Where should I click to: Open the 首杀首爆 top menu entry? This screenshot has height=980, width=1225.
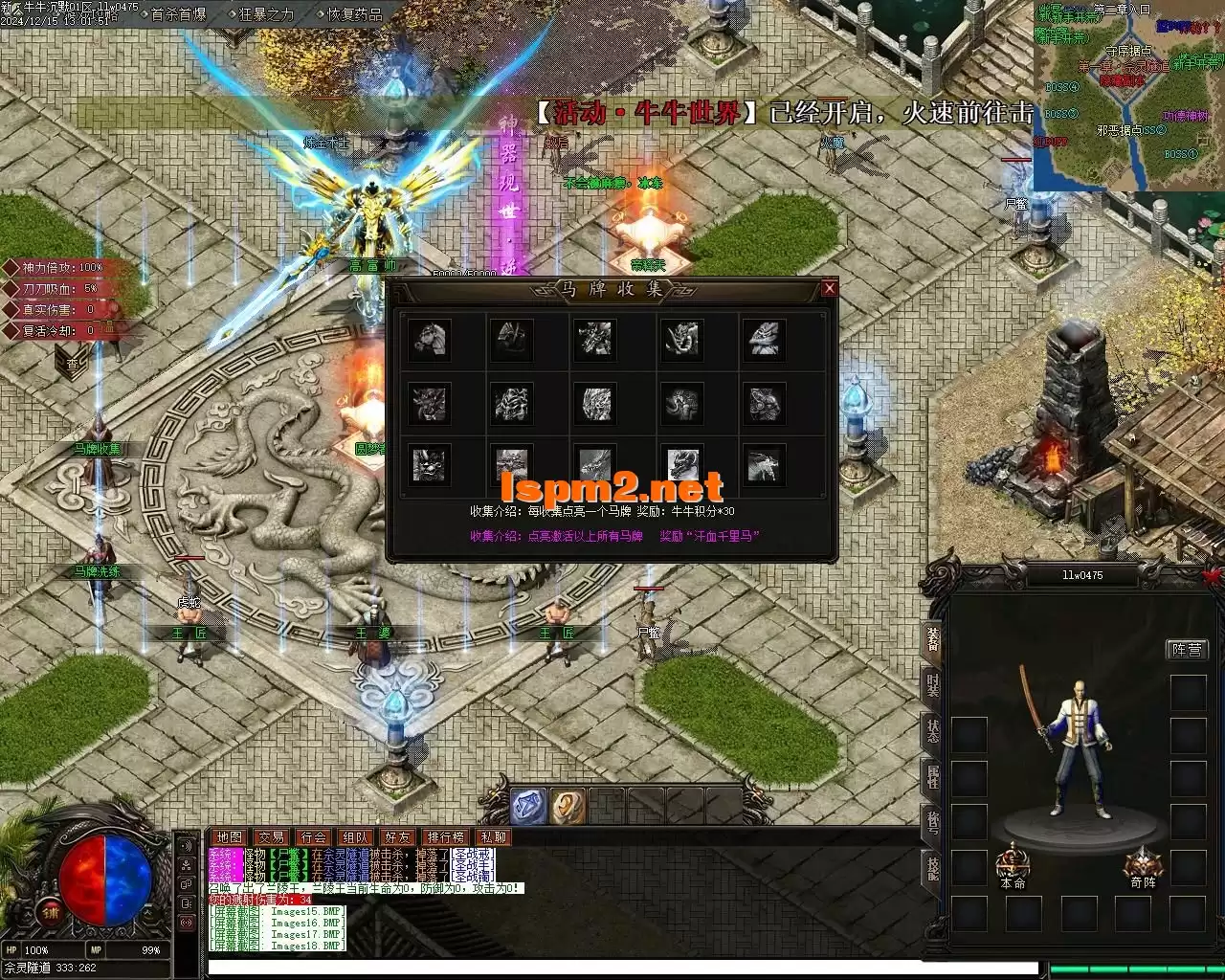[178, 14]
